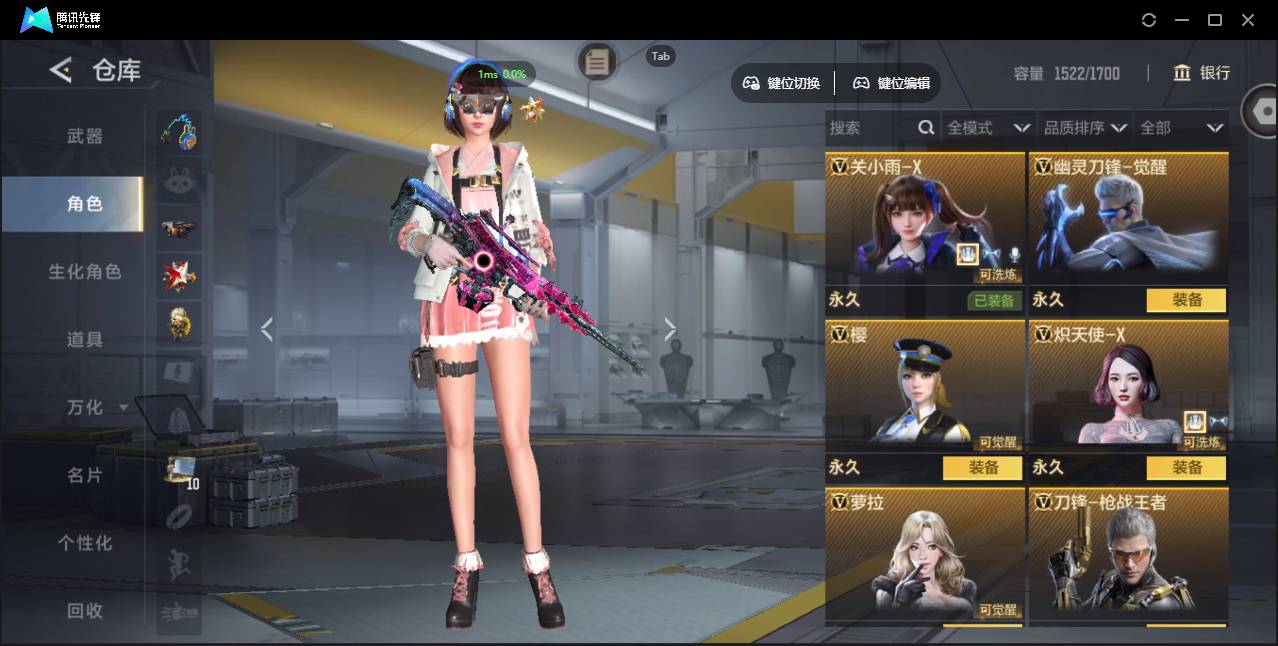The image size is (1278, 646).
Task: Open the 回收 section
Action: (85, 610)
